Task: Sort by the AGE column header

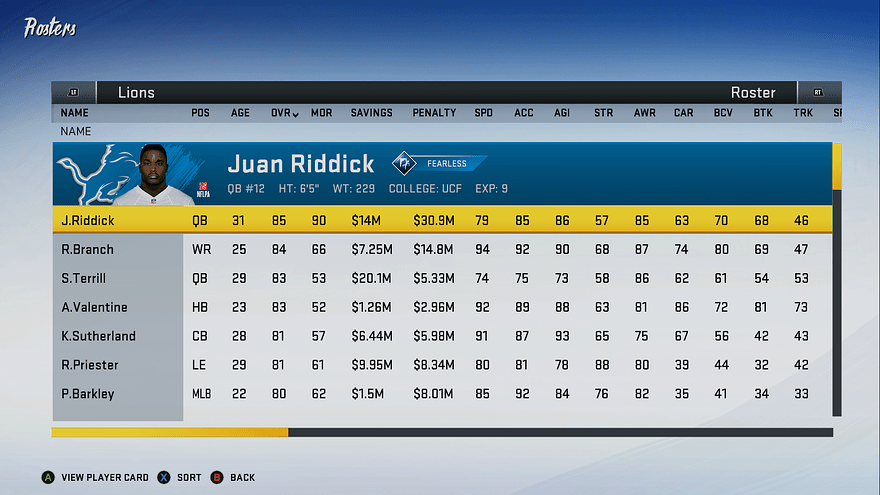Action: pyautogui.click(x=241, y=113)
